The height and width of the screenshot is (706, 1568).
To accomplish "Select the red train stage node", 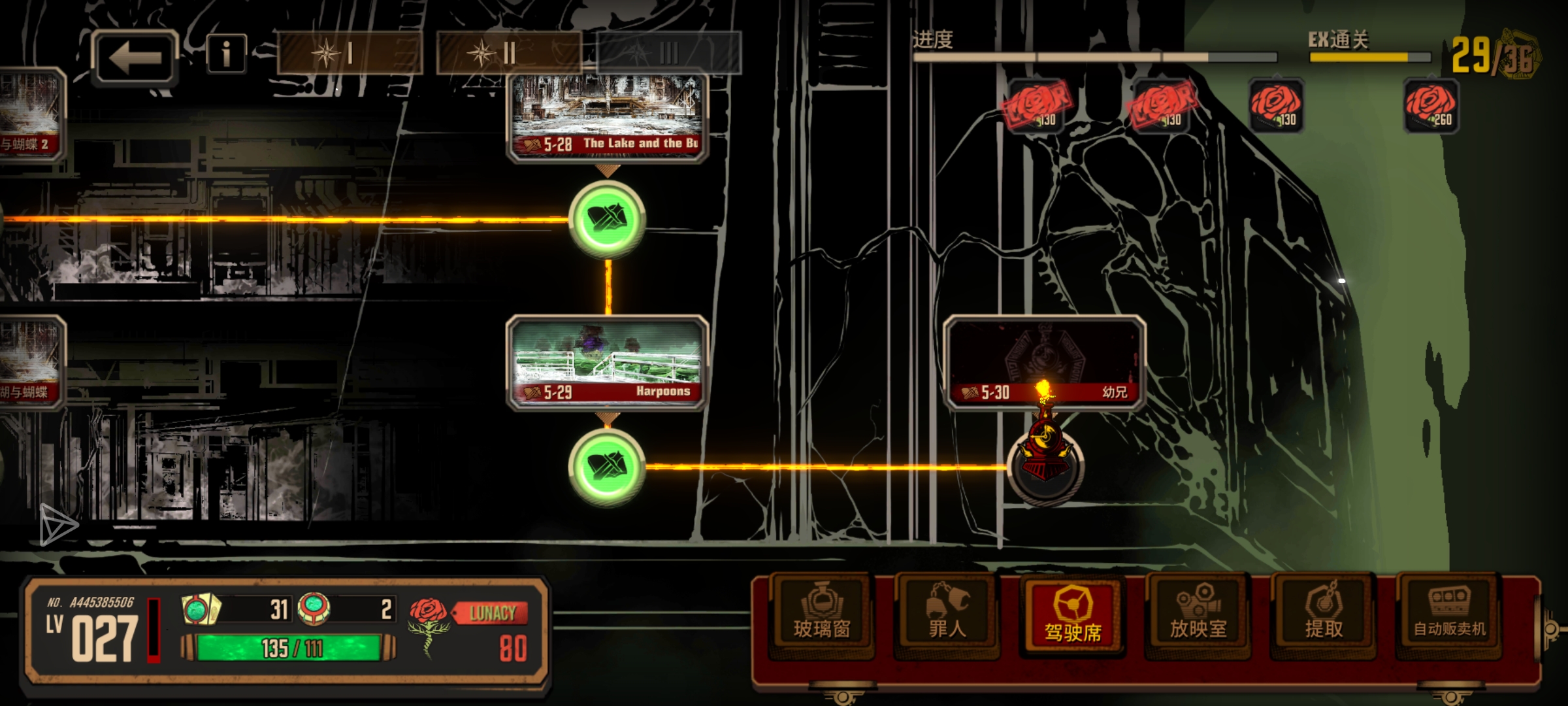I will click(x=1045, y=464).
